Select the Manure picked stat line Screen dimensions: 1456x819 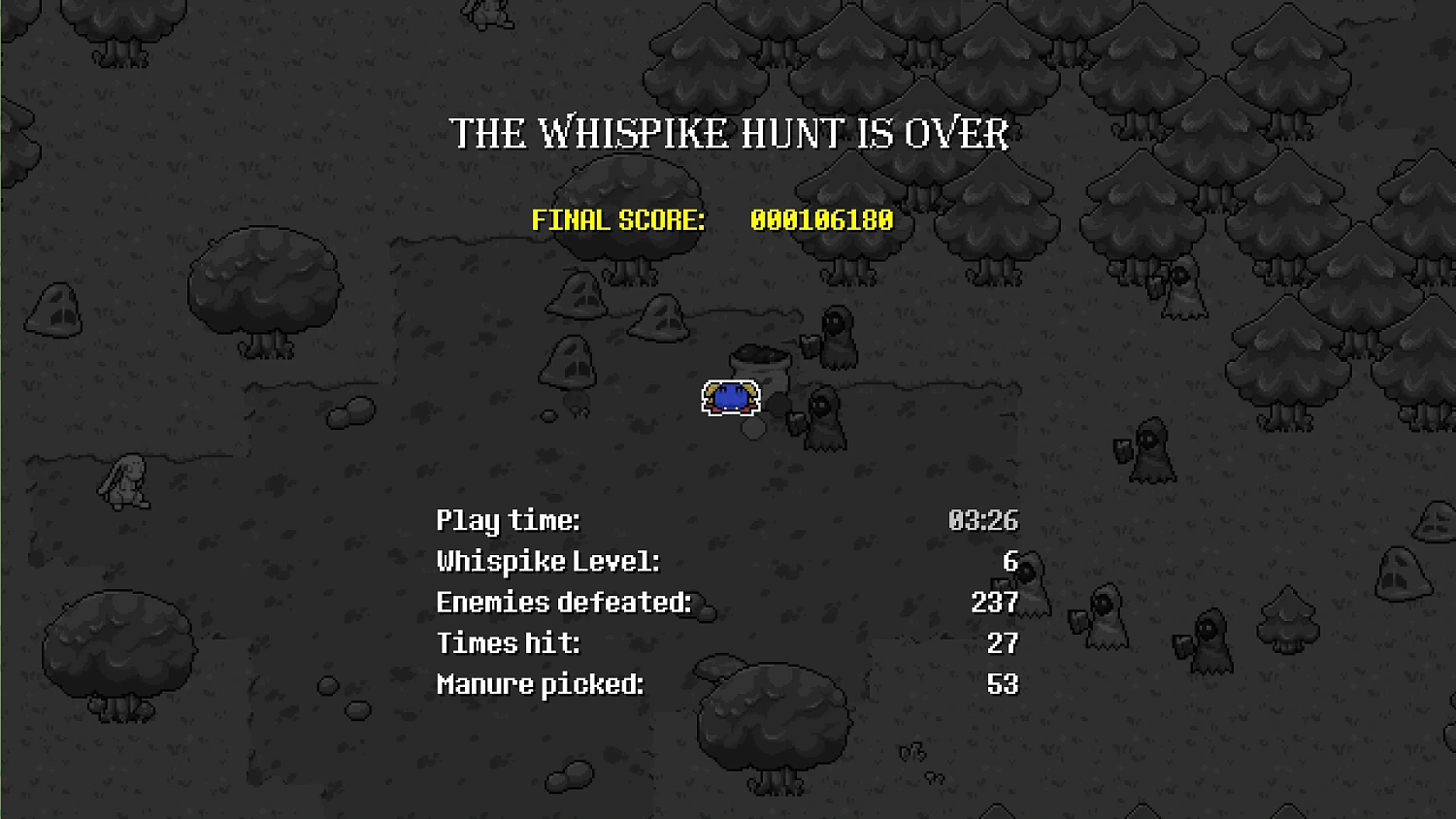click(x=541, y=684)
